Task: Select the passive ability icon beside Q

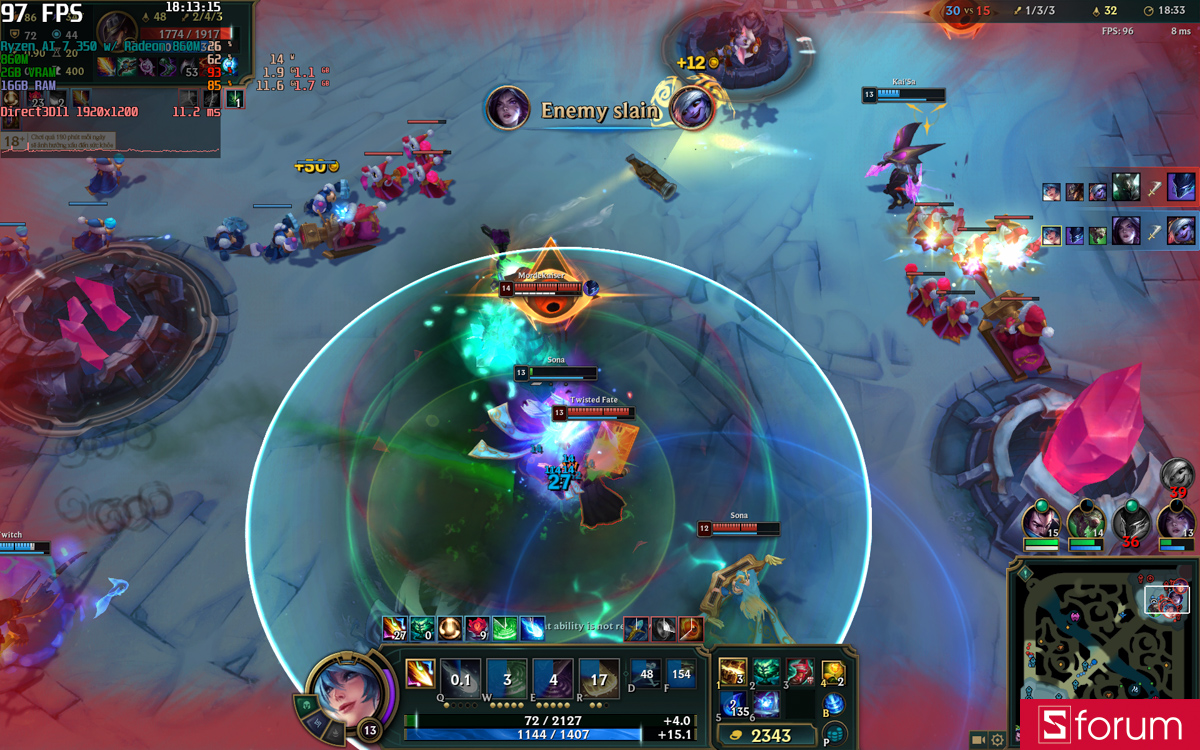Action: (x=420, y=674)
